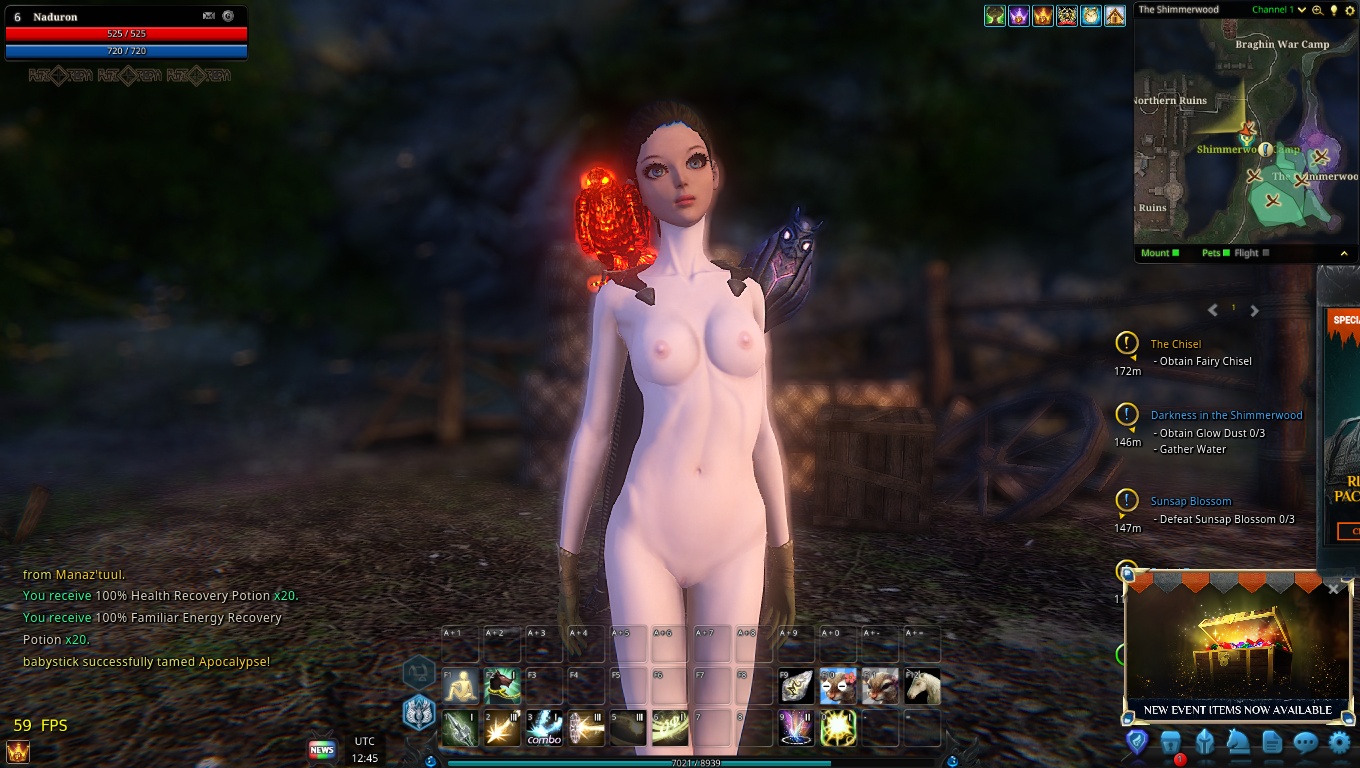This screenshot has height=768, width=1360.
Task: Use the sitting figure rest skill
Action: [461, 686]
